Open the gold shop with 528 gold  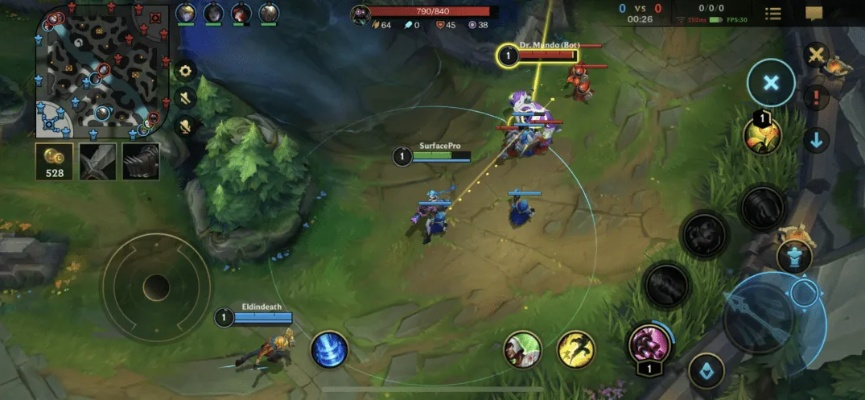tap(53, 160)
